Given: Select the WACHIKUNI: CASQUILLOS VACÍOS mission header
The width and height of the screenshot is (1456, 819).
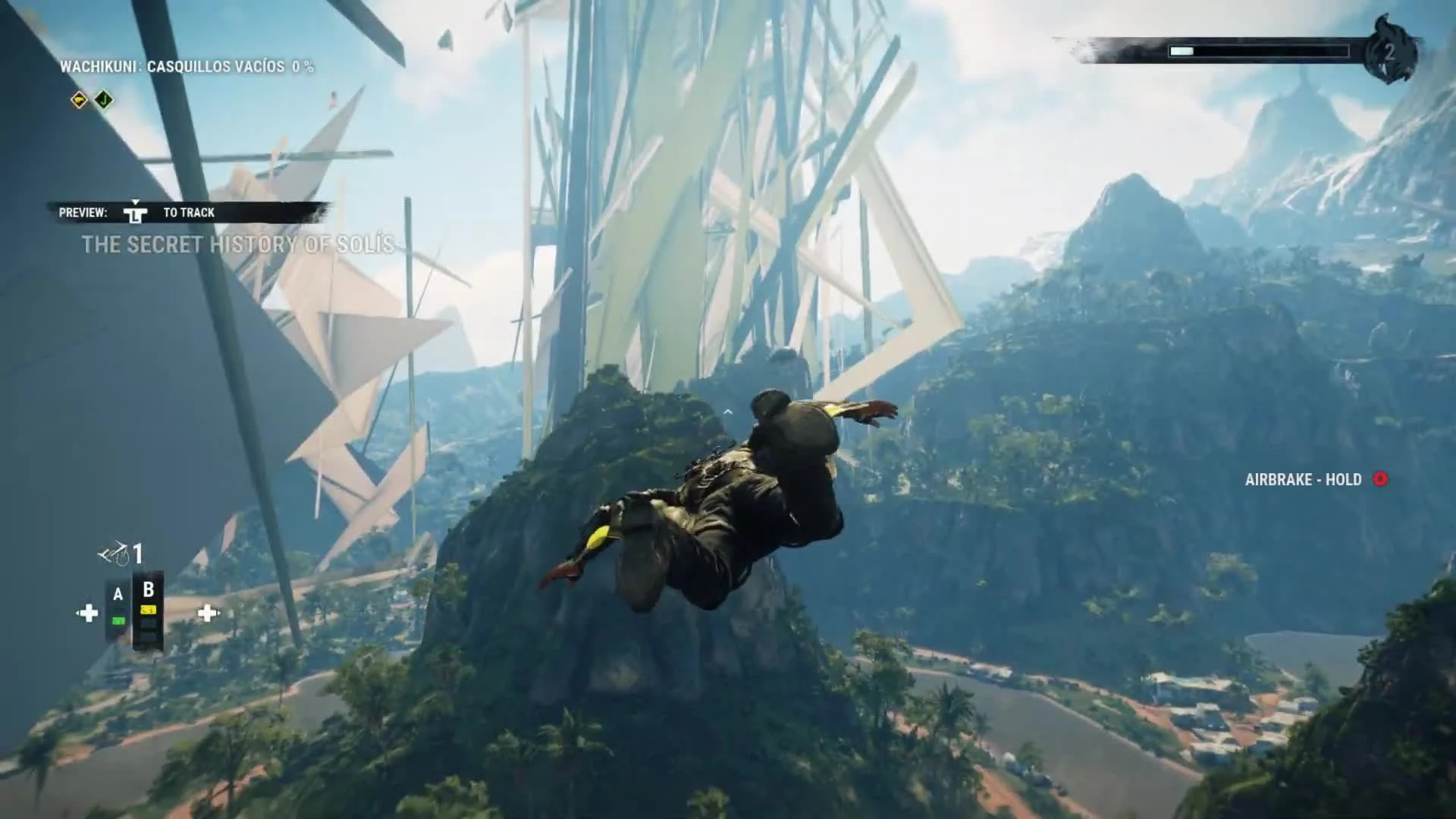Looking at the screenshot, I should pyautogui.click(x=190, y=66).
